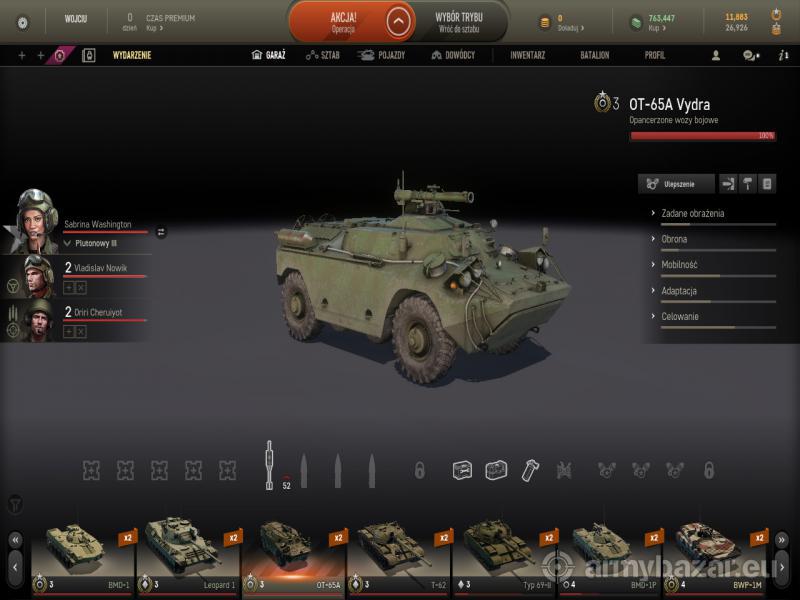800x600 pixels.
Task: Start the AKCJA! Operacja battle
Action: point(343,21)
